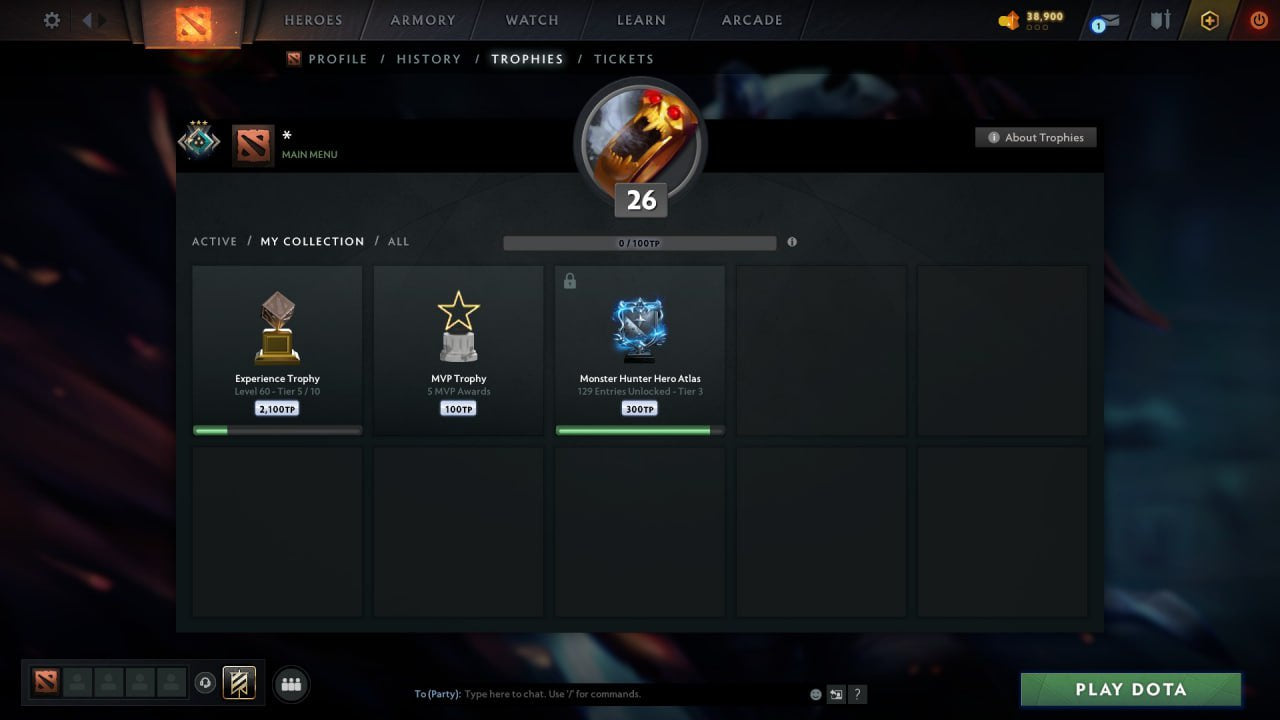Open the ARCADE menu
This screenshot has width=1280, height=720.
[751, 19]
